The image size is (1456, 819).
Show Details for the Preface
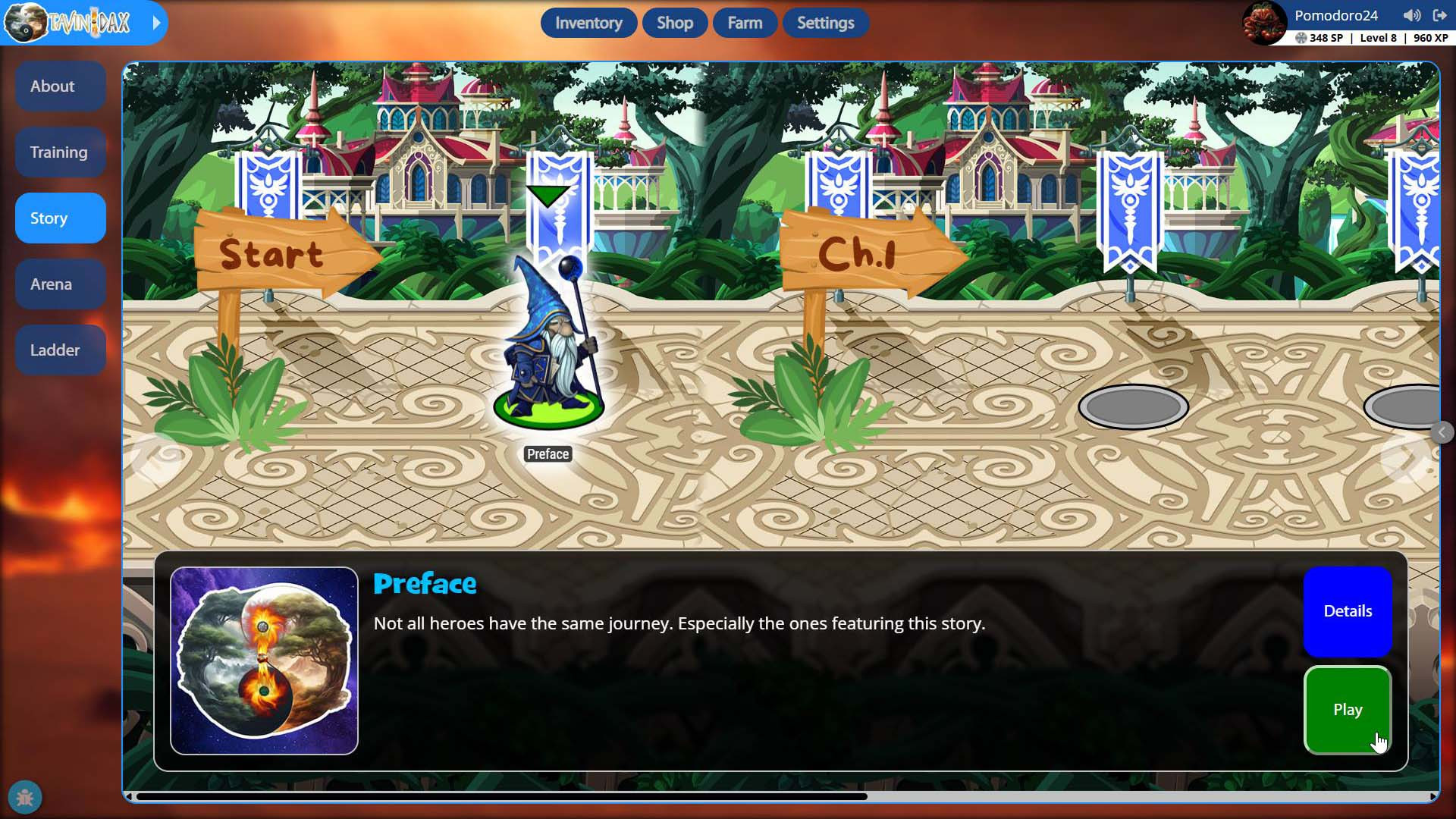tap(1348, 611)
